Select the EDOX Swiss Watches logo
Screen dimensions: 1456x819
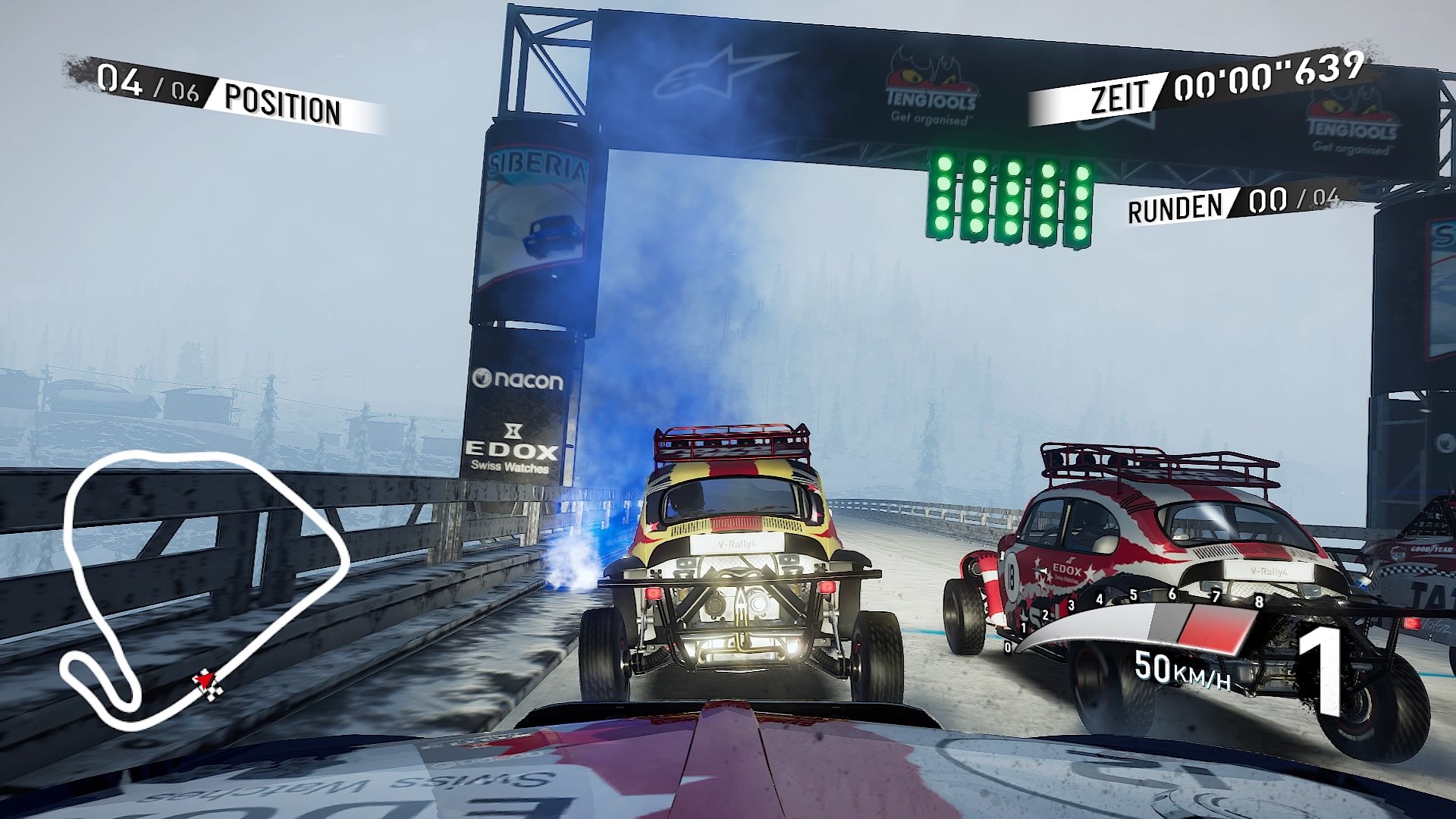510,447
